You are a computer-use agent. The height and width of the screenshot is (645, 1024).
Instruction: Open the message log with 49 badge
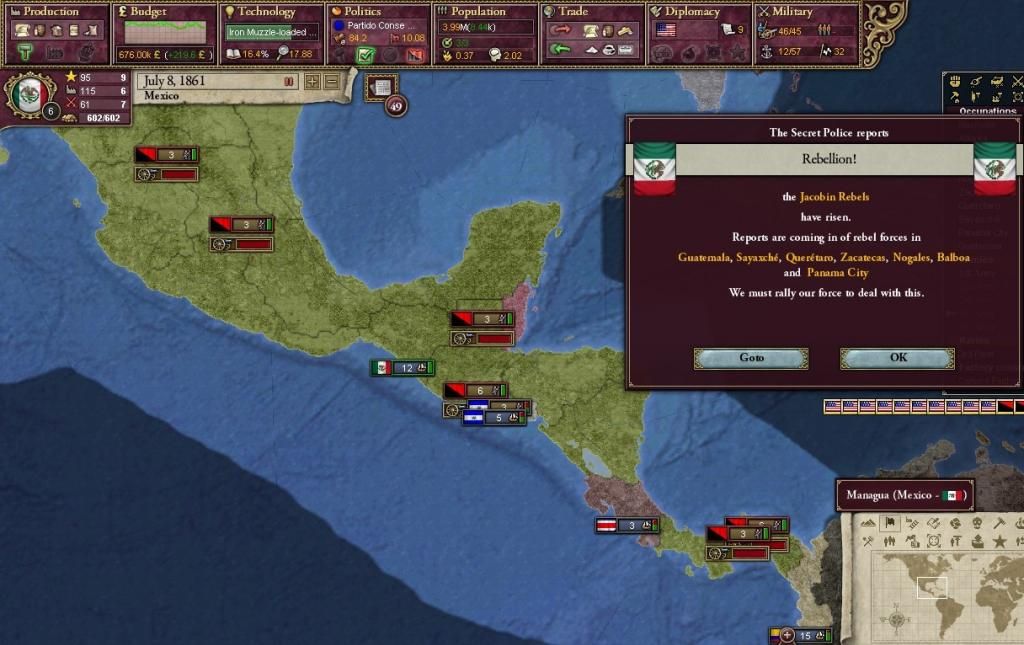[x=382, y=88]
